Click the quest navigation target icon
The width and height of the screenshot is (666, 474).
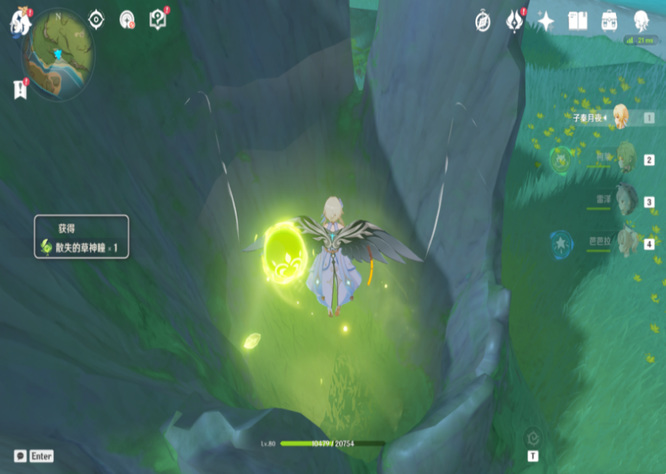click(x=96, y=19)
